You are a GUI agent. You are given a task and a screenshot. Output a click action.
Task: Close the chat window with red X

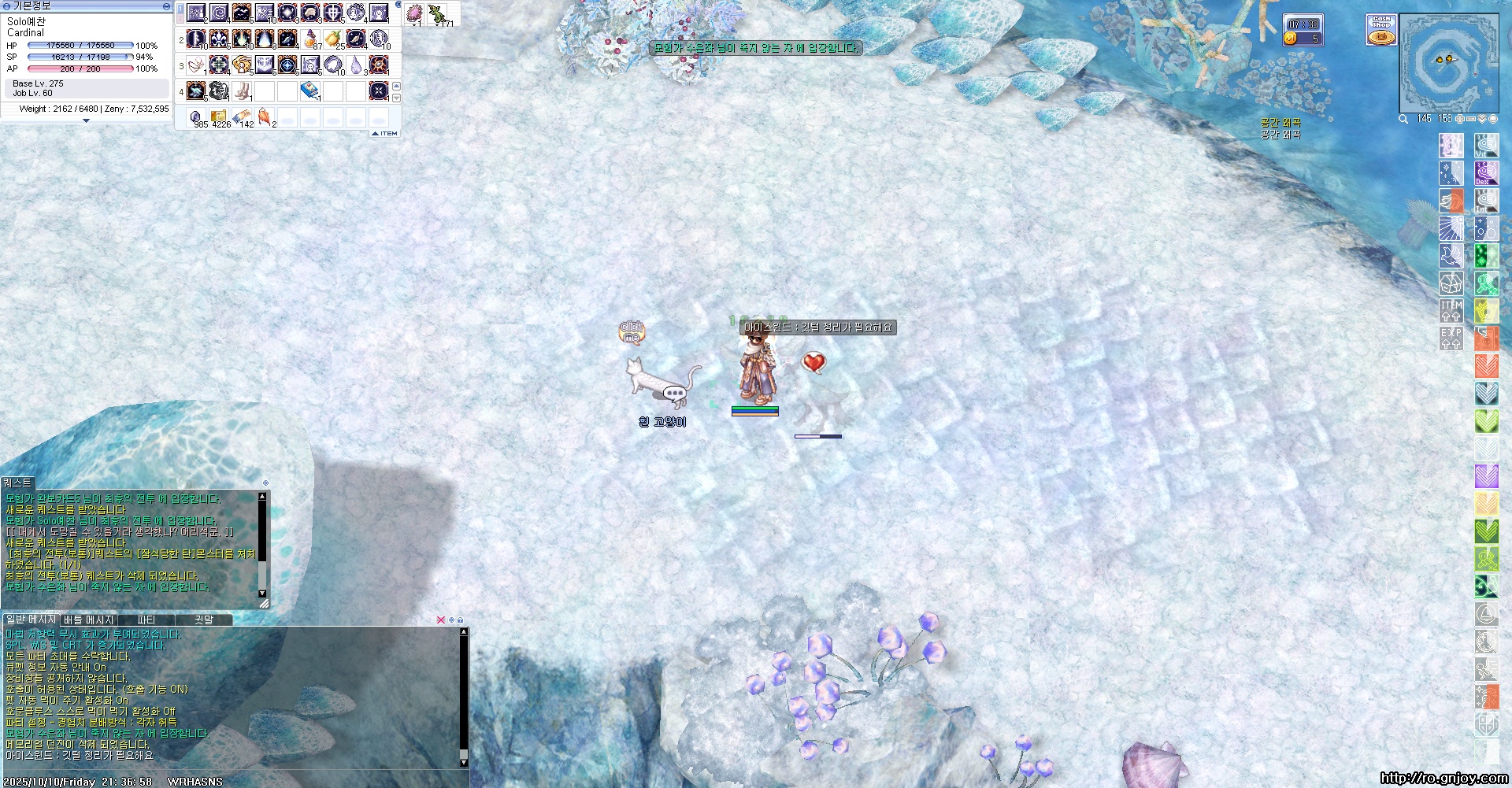point(440,620)
